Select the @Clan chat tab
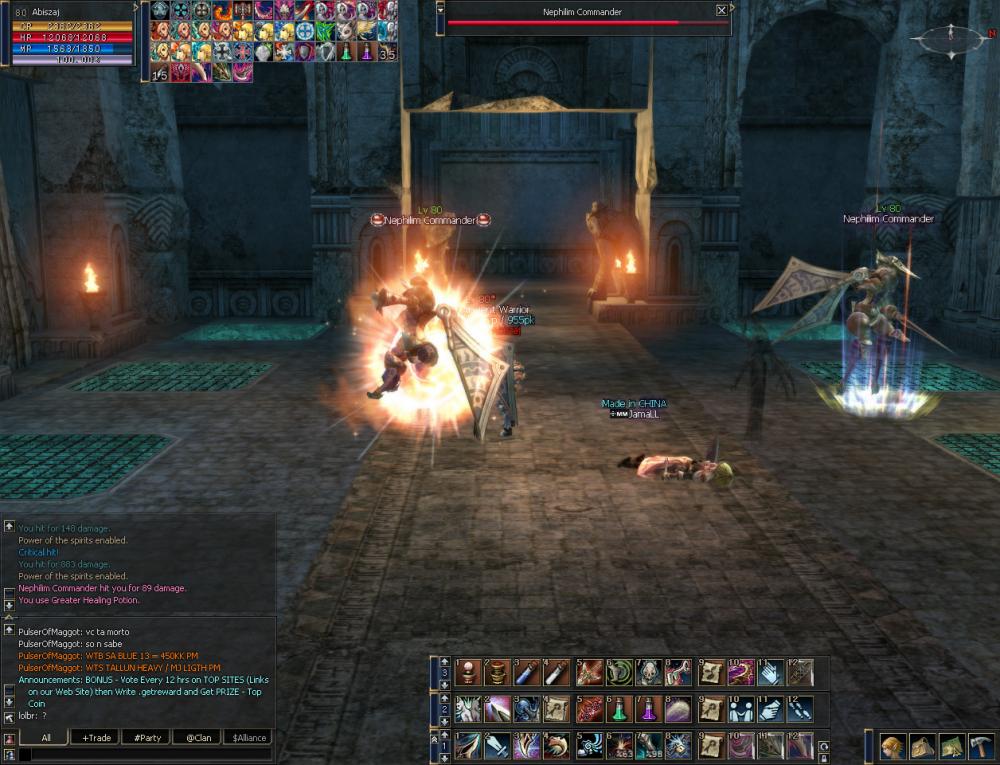The width and height of the screenshot is (1000, 765). pos(198,738)
